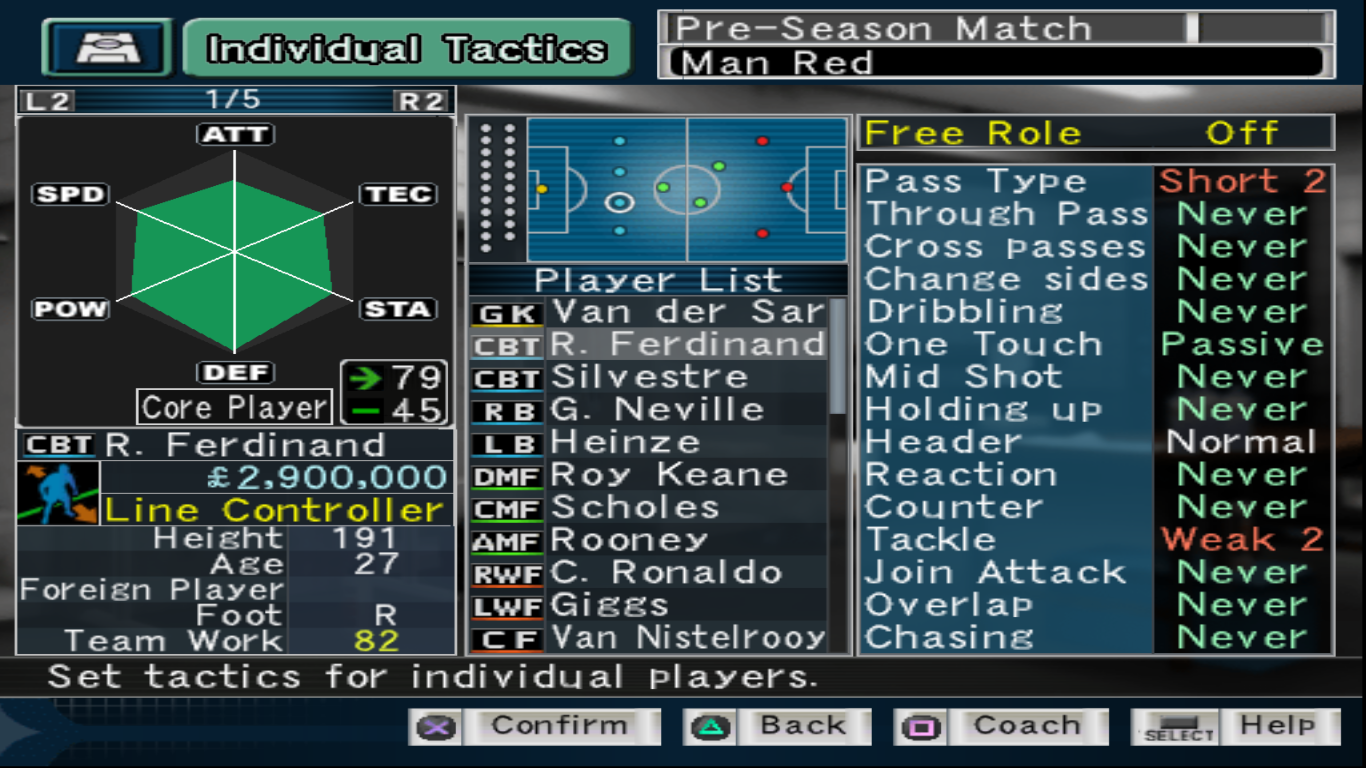The image size is (1366, 768).
Task: Edit the Tackle tactic setting
Action: pyautogui.click(x=1095, y=540)
